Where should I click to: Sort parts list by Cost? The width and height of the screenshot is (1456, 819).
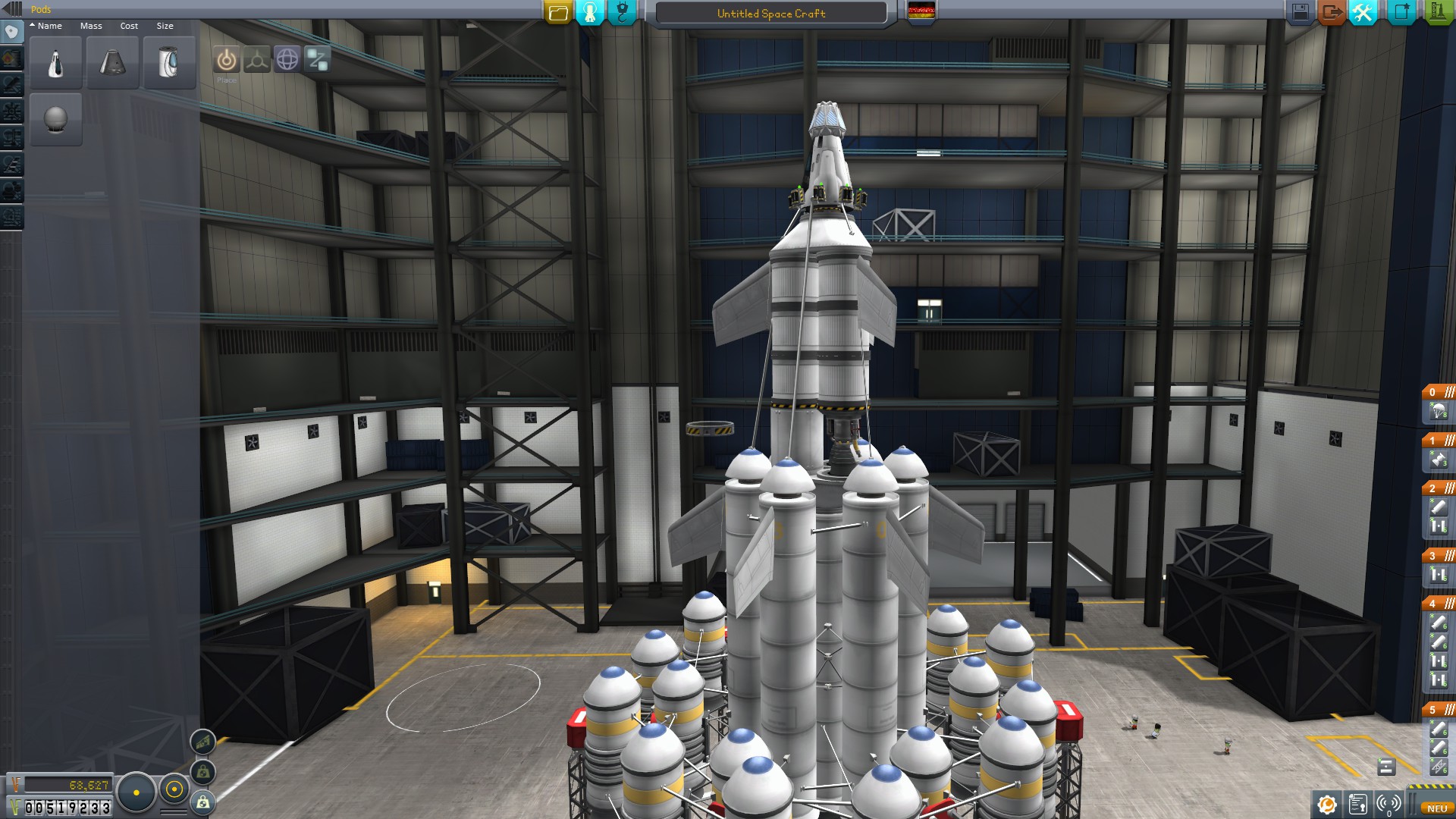129,26
